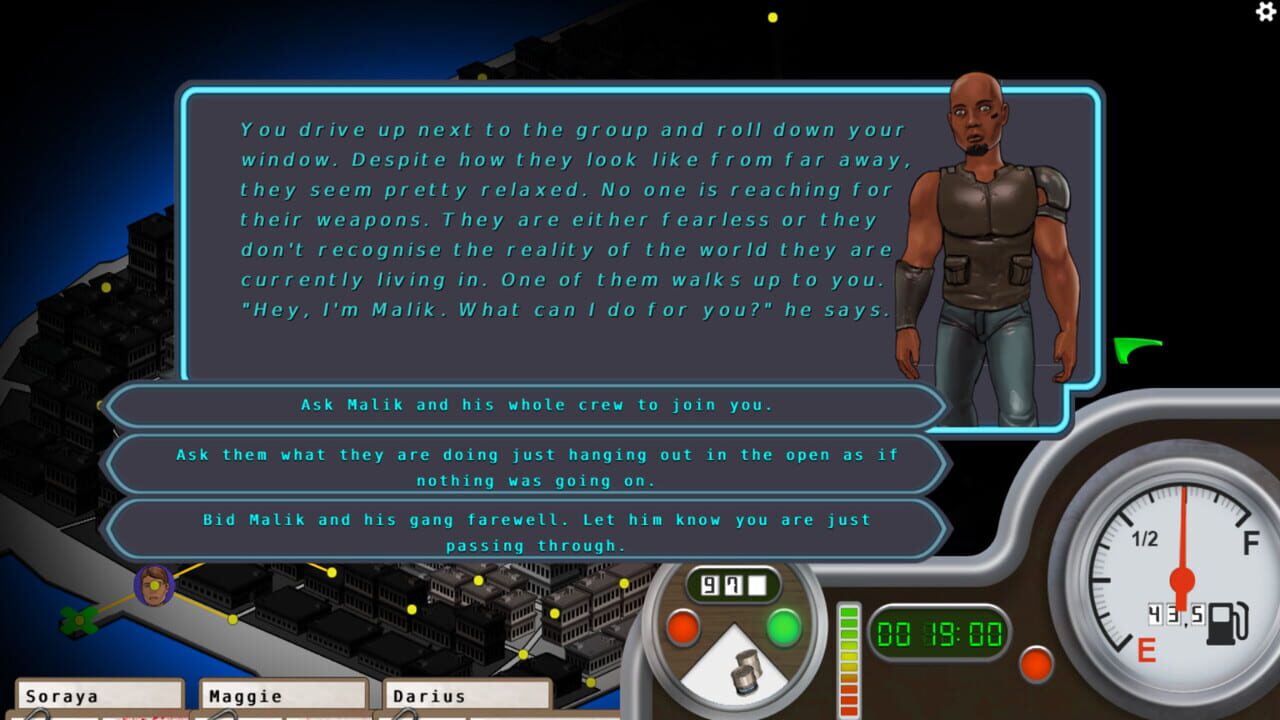
Task: Click the green dashboard button
Action: point(784,628)
